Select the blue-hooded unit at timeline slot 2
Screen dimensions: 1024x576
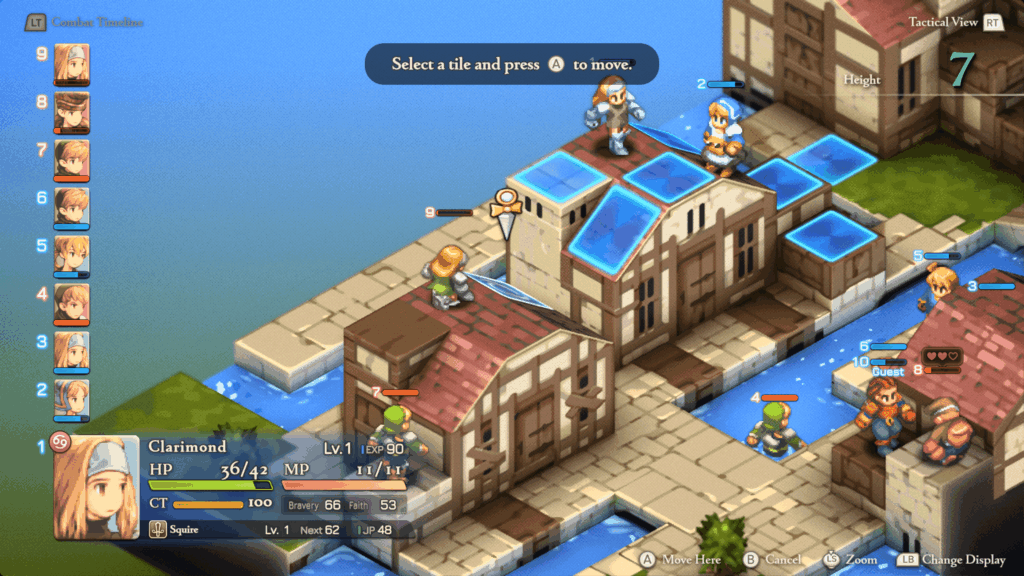(72, 398)
